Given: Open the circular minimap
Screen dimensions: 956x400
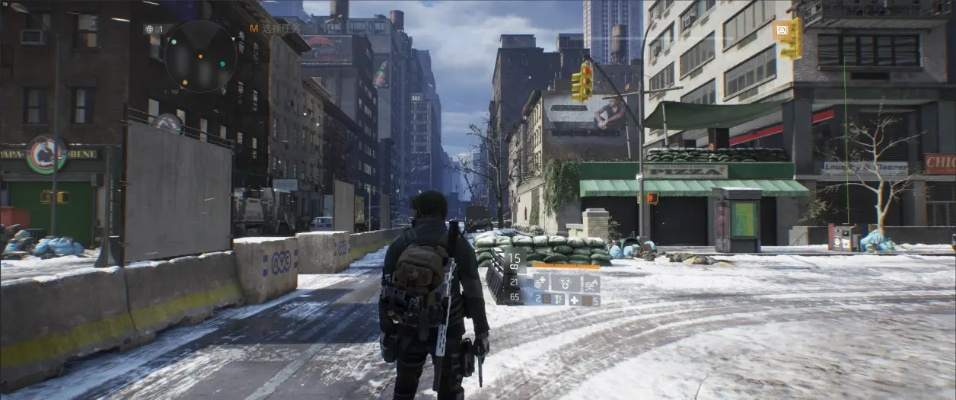Looking at the screenshot, I should tap(200, 55).
